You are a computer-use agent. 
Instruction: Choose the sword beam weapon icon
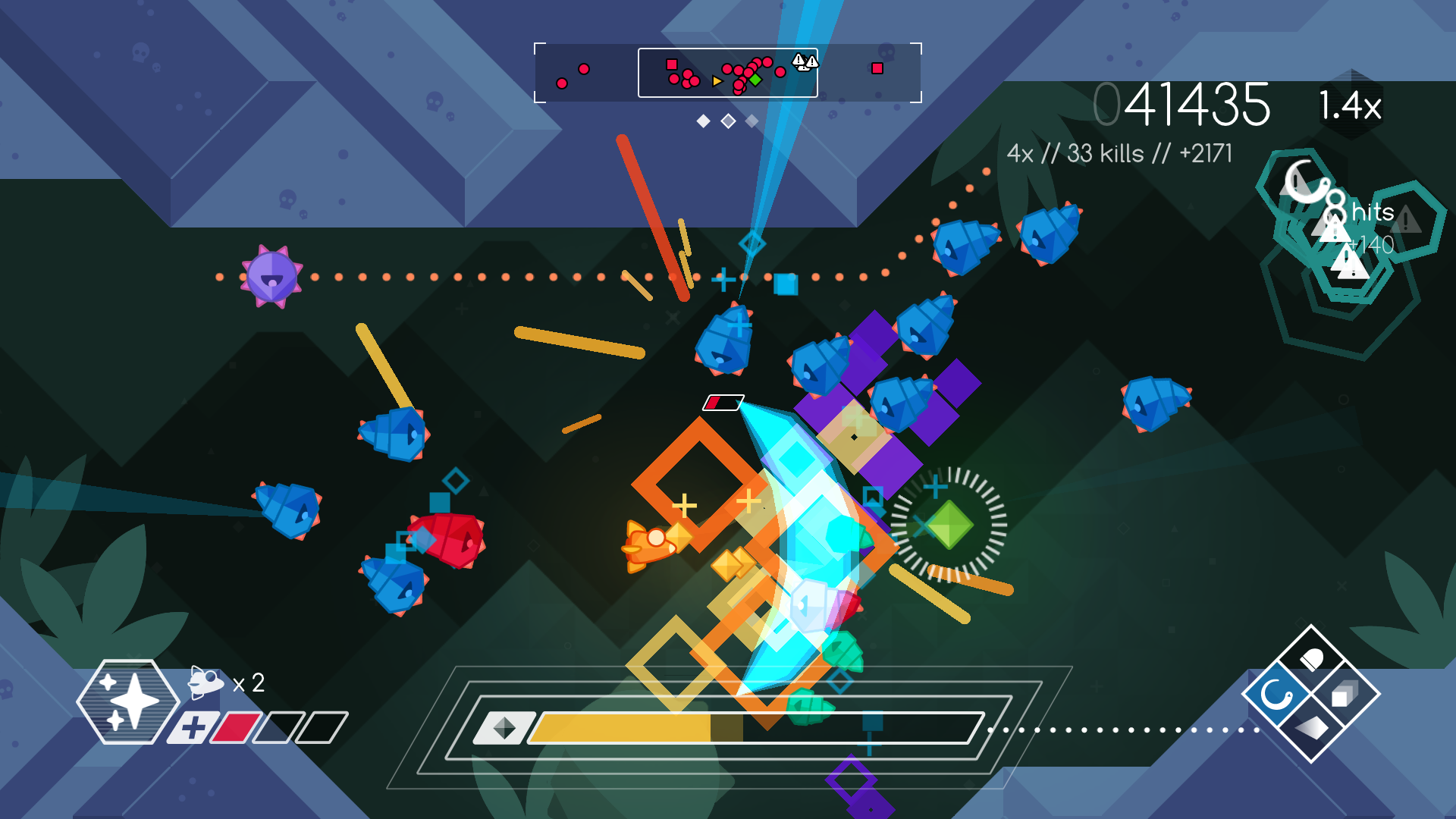coord(1312,727)
